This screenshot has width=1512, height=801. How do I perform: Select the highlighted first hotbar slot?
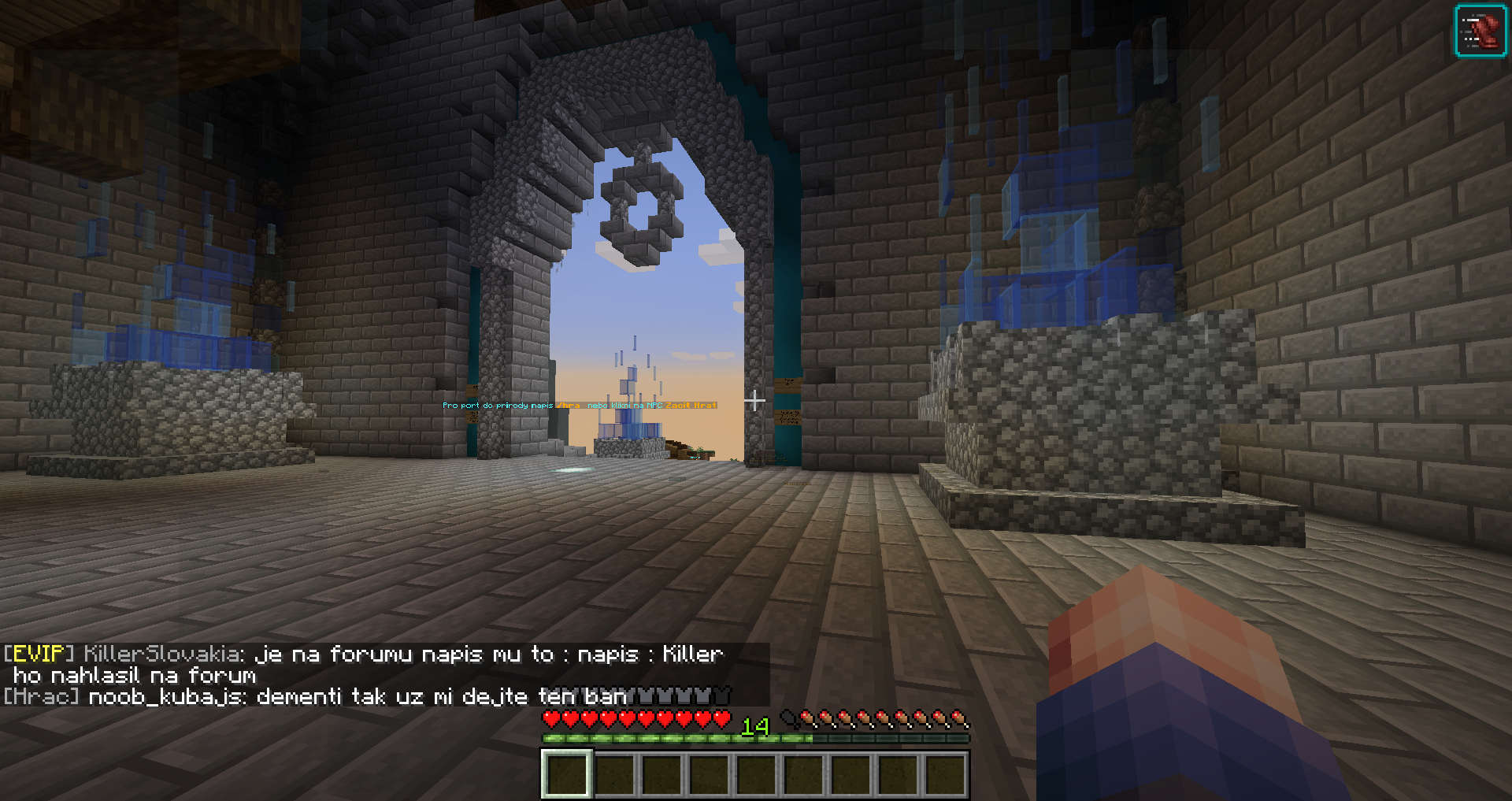[566, 773]
